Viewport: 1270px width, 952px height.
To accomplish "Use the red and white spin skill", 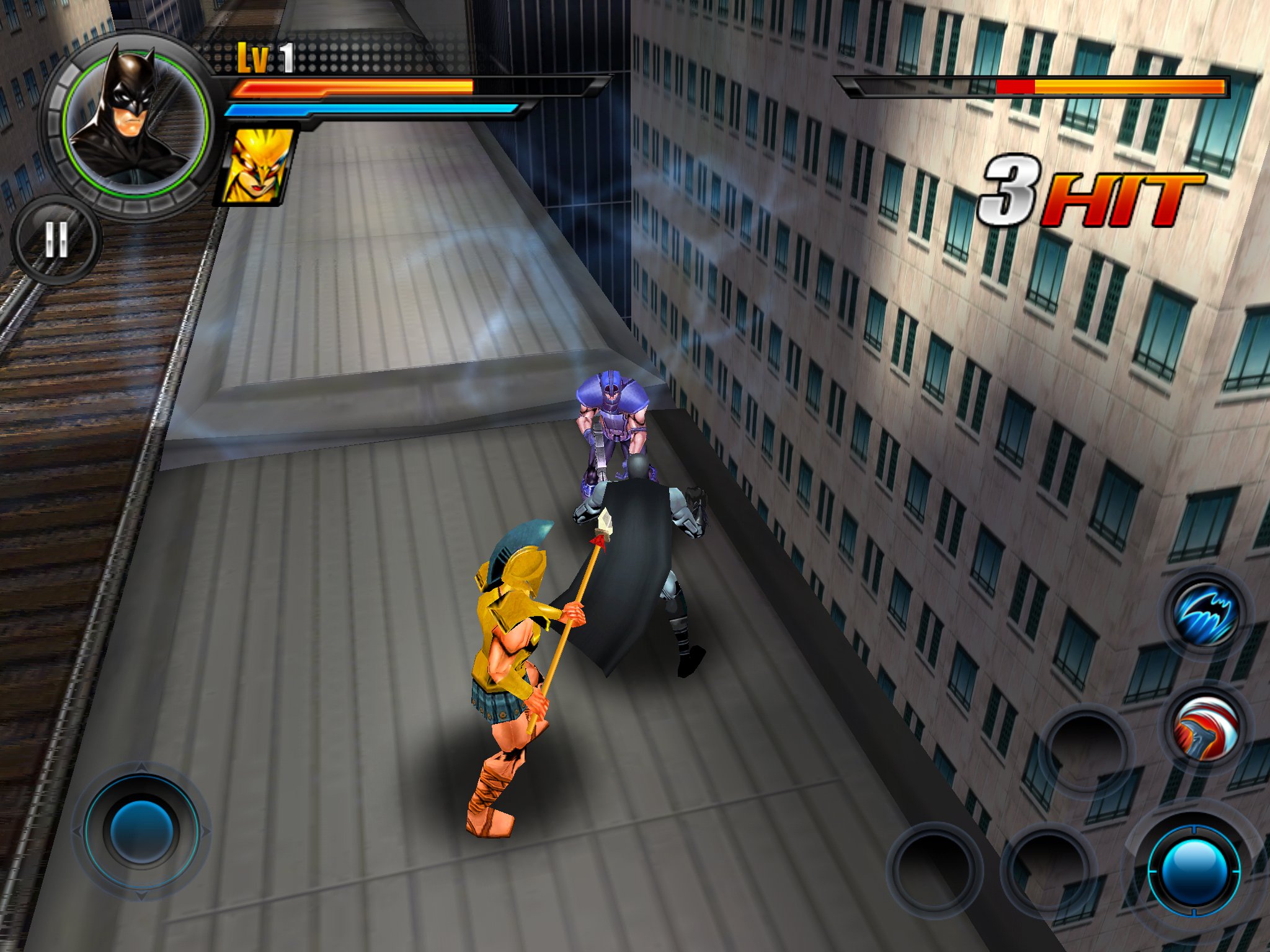I will pyautogui.click(x=1205, y=728).
